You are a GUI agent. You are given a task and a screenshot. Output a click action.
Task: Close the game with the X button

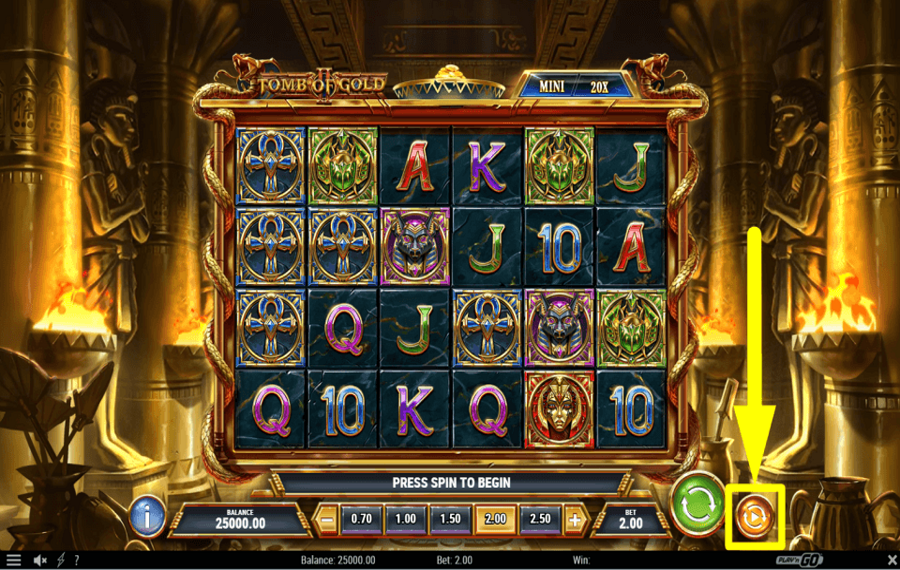click(x=892, y=560)
